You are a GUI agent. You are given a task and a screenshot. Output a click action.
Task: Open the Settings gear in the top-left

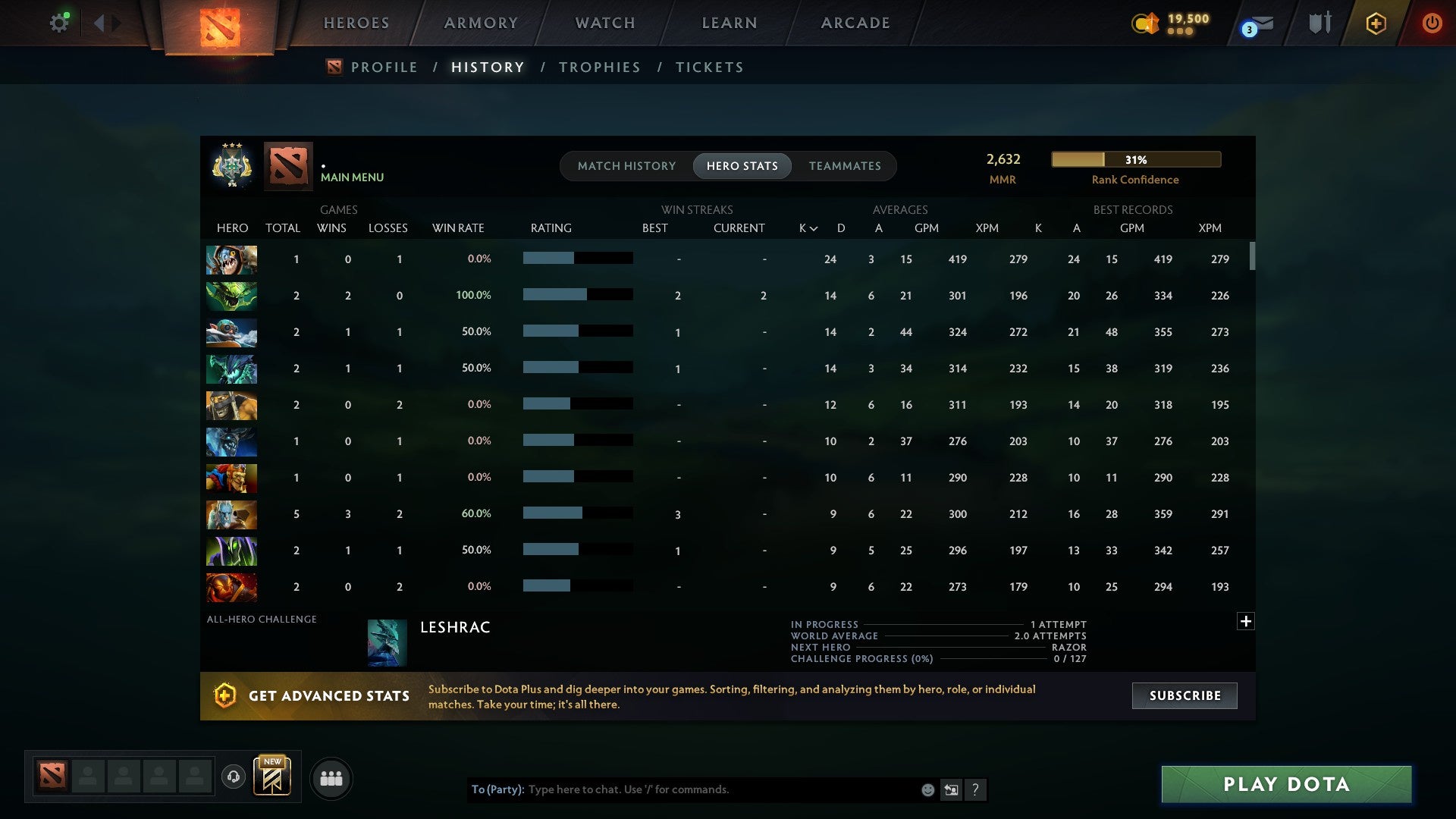[x=59, y=22]
